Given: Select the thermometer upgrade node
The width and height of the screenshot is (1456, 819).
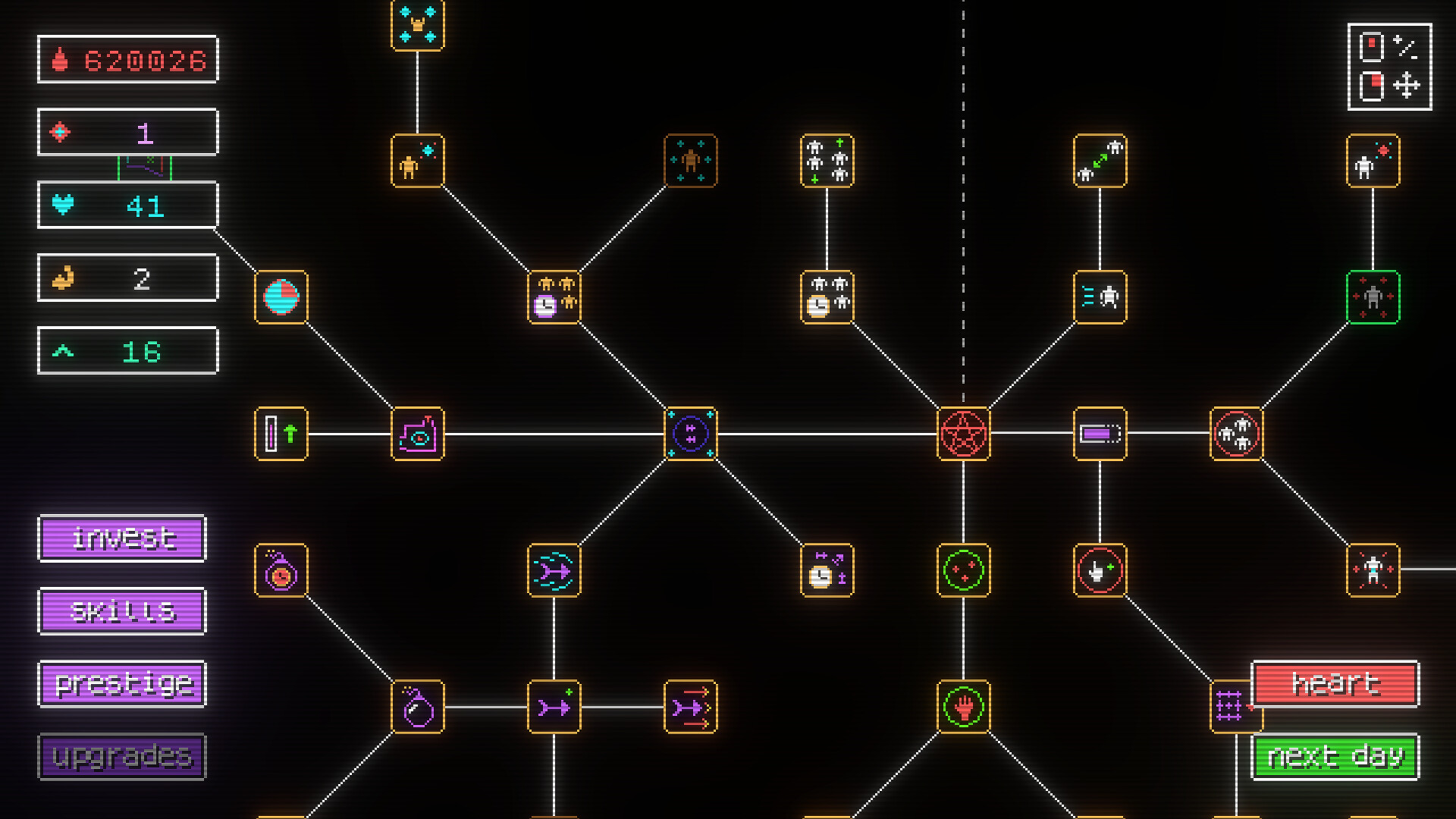Looking at the screenshot, I should 281,434.
